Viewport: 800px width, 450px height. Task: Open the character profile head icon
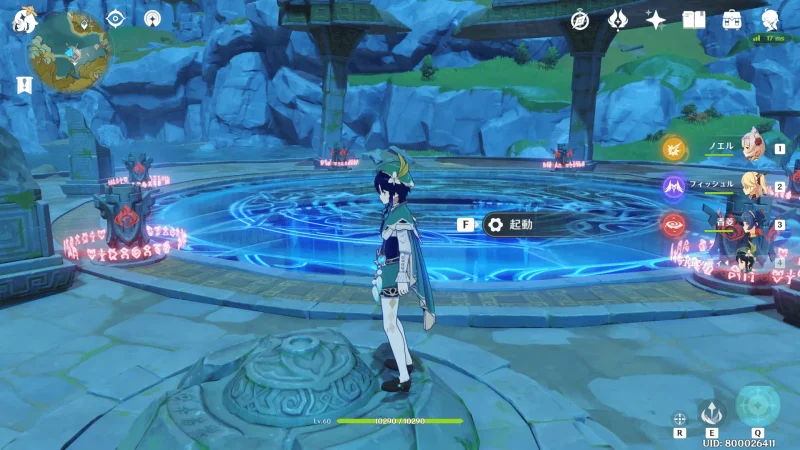771,20
